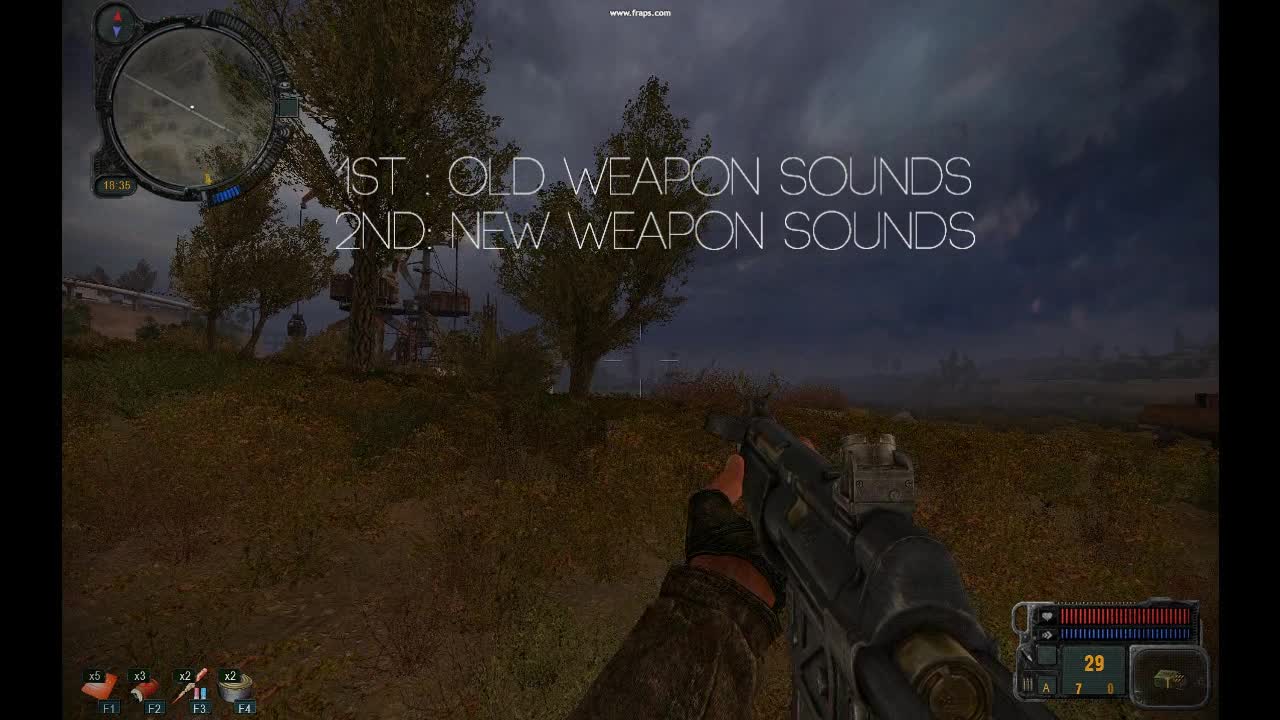This screenshot has width=1280, height=720.
Task: Click the compass needle on the minimap
Action: (x=116, y=23)
